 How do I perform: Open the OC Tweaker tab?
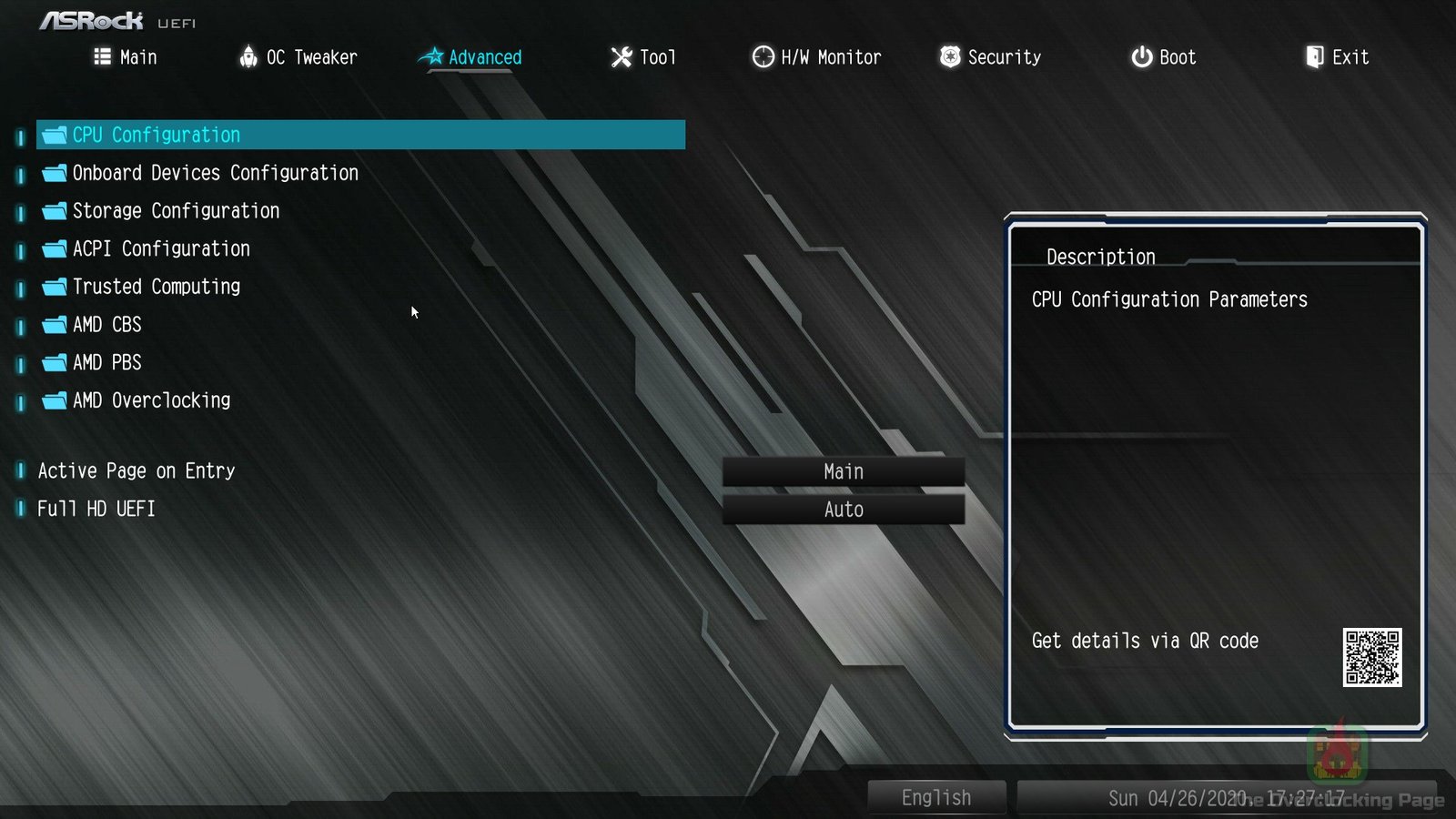point(298,57)
